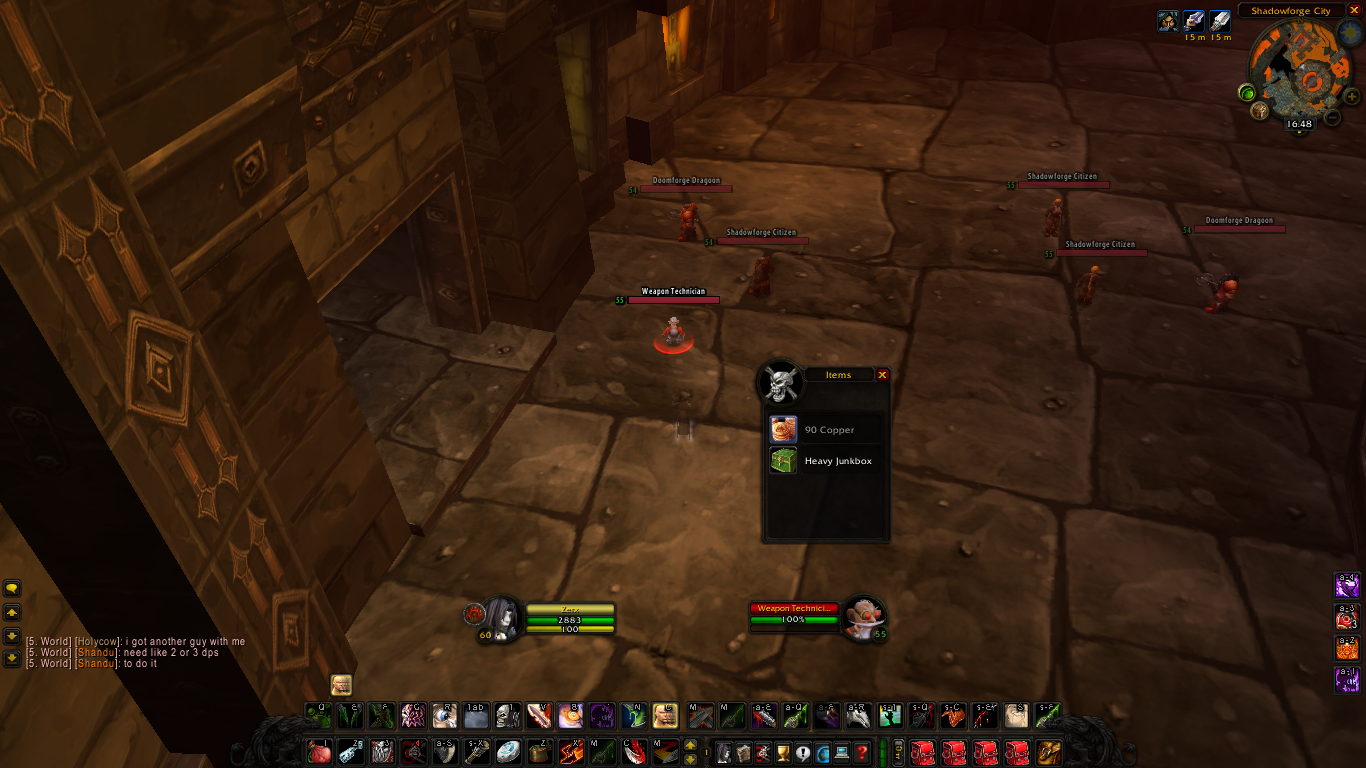1366x768 pixels.
Task: Open the rightmost brown bag slot
Action: [1047, 752]
